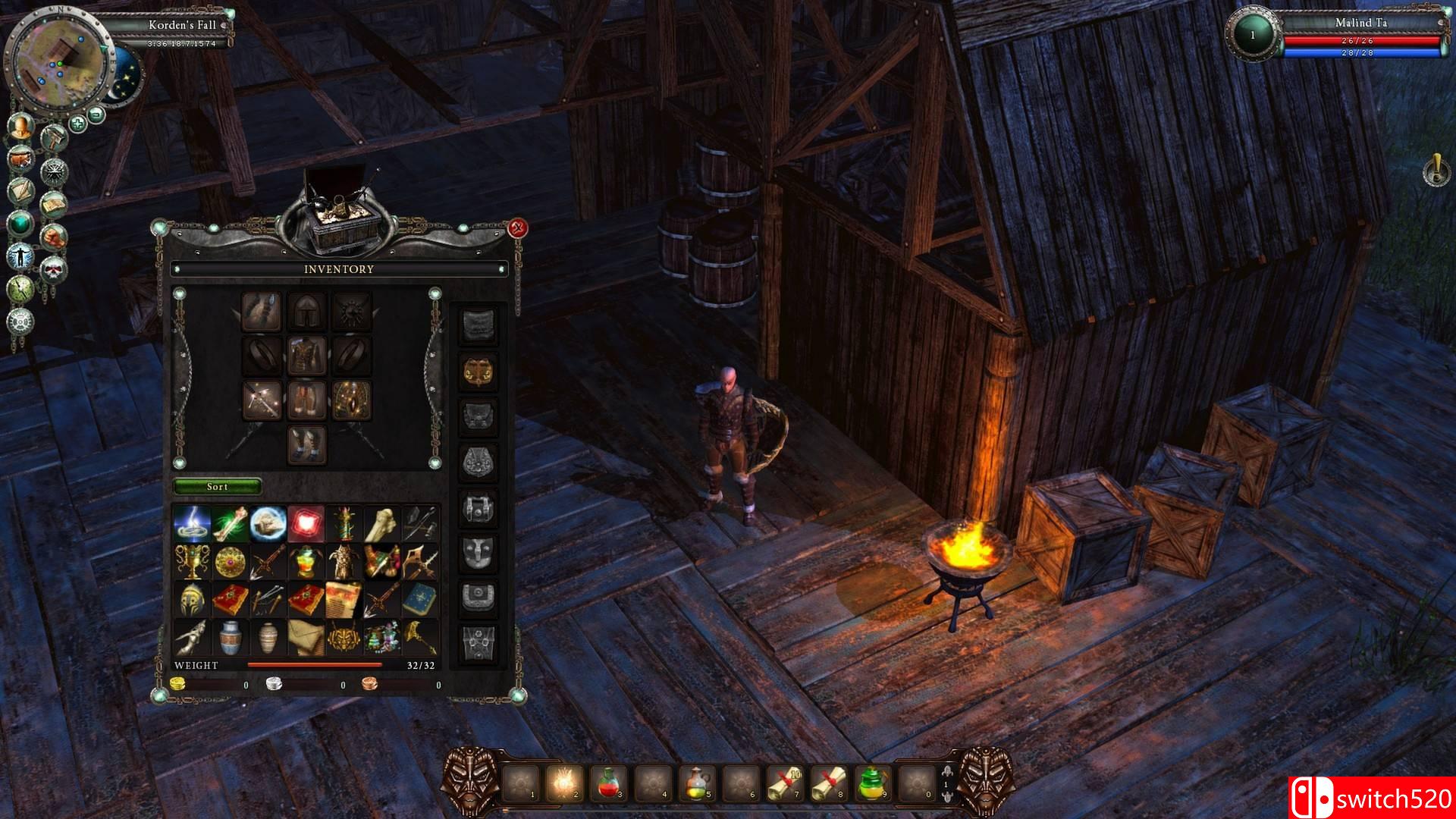Close the inventory window
The height and width of the screenshot is (819, 1456).
click(x=518, y=227)
